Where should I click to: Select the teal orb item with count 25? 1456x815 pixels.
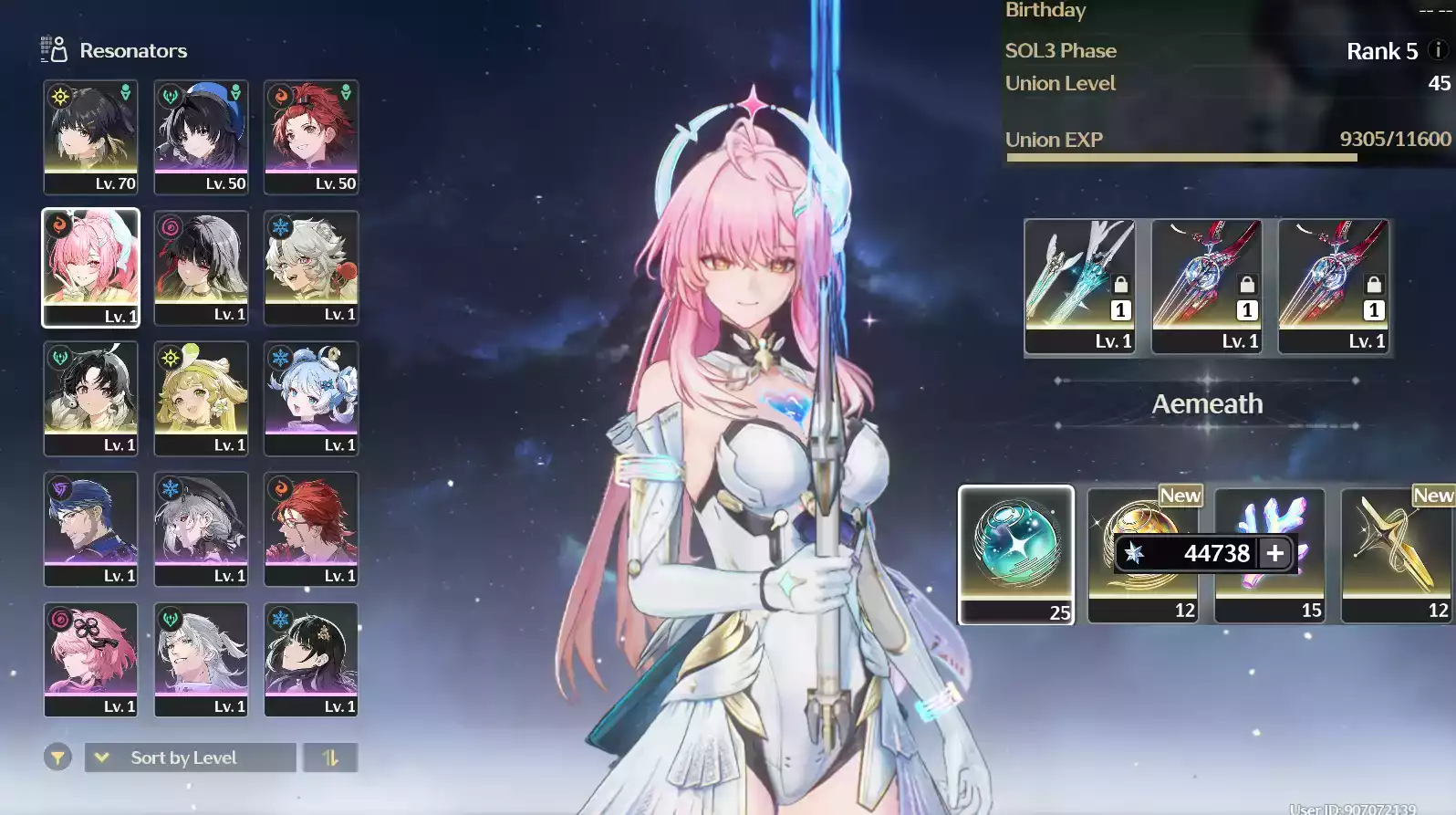point(1015,554)
